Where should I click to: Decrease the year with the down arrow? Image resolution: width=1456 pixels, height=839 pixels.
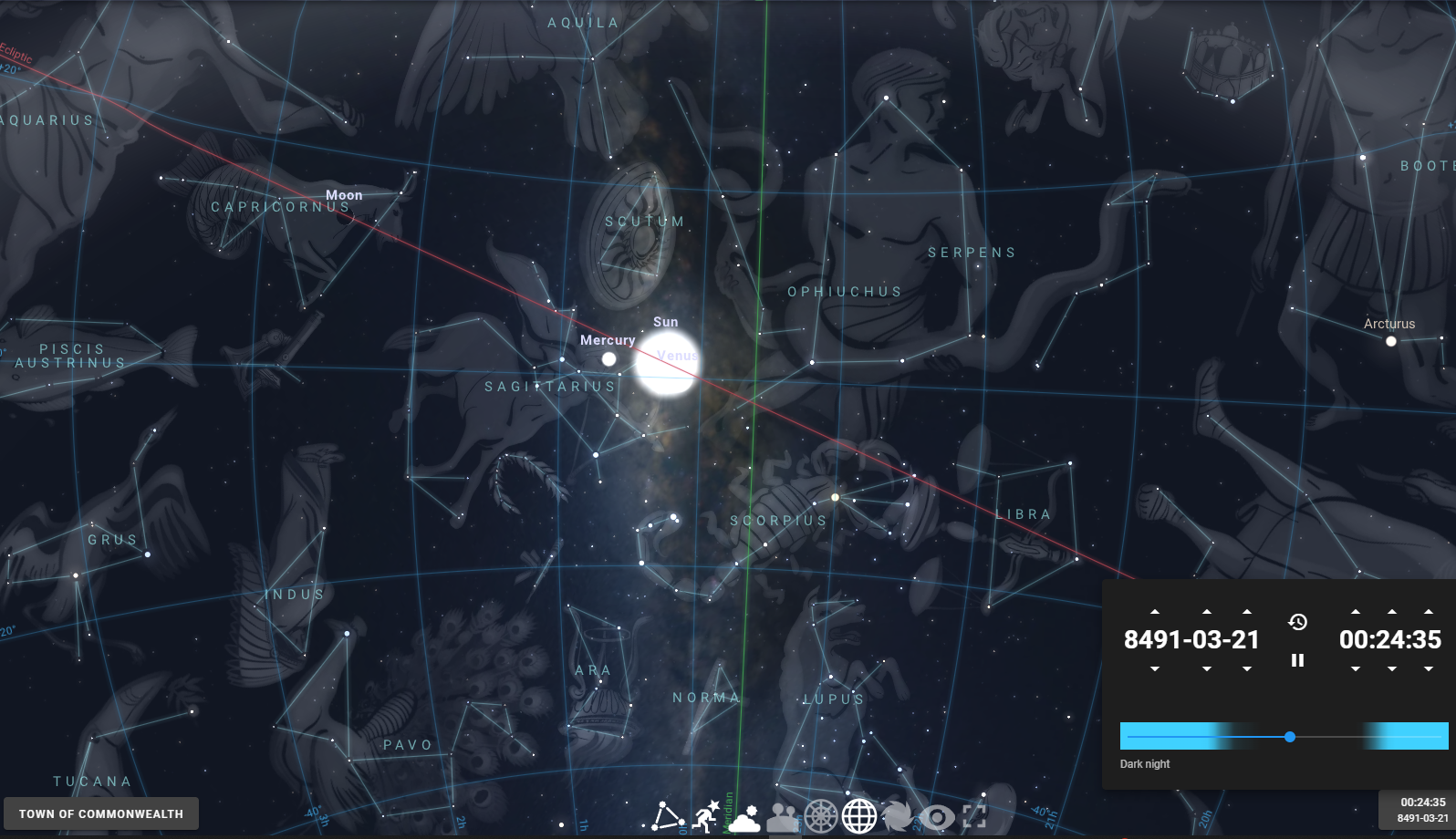point(1155,668)
